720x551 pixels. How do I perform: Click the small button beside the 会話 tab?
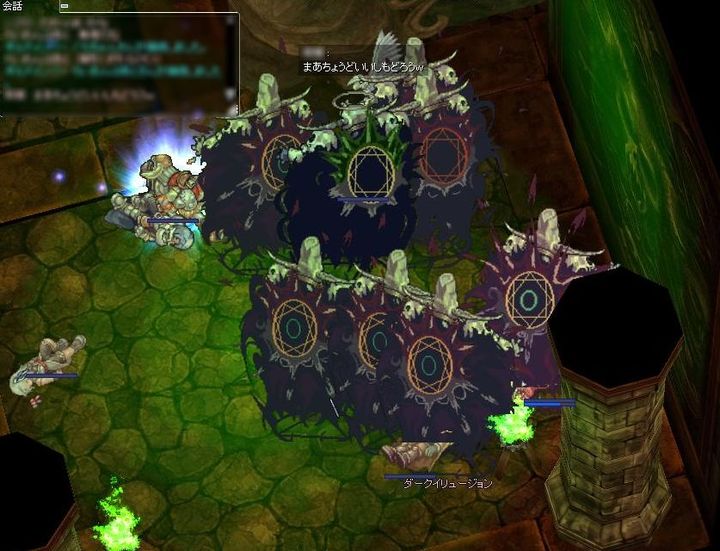click(x=65, y=6)
